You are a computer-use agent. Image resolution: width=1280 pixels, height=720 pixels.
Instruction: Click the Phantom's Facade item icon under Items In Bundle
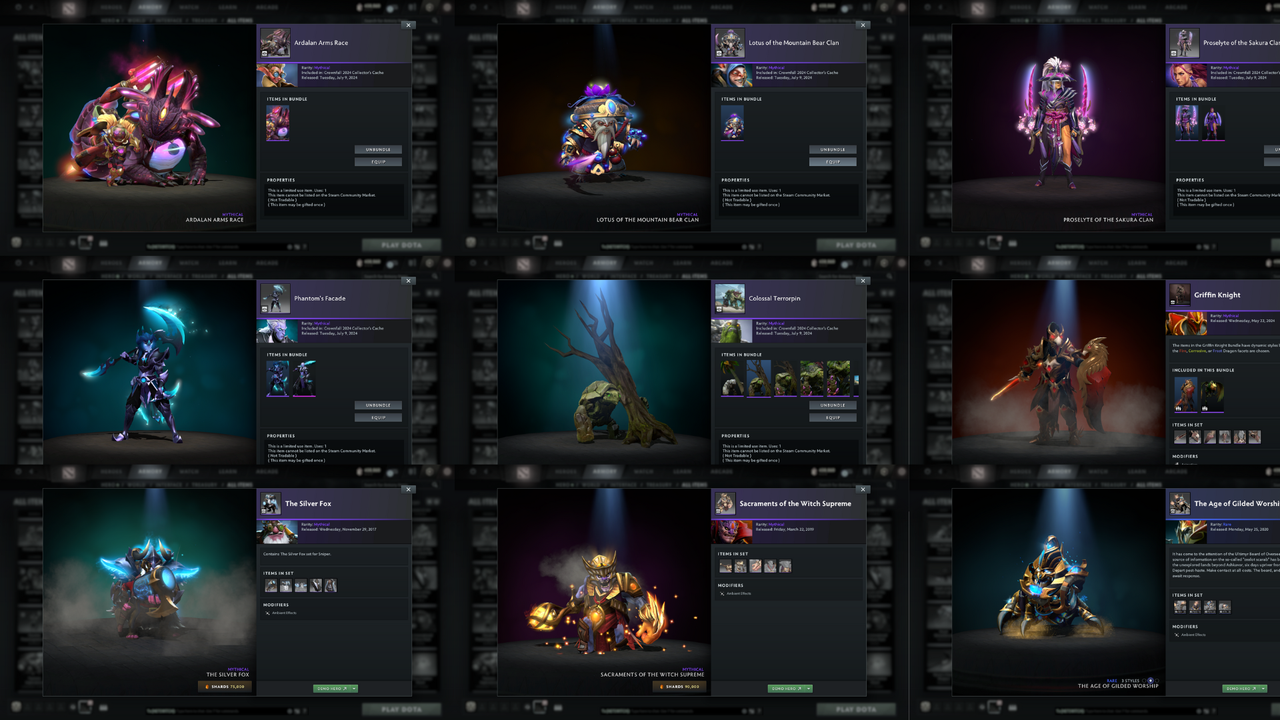278,378
